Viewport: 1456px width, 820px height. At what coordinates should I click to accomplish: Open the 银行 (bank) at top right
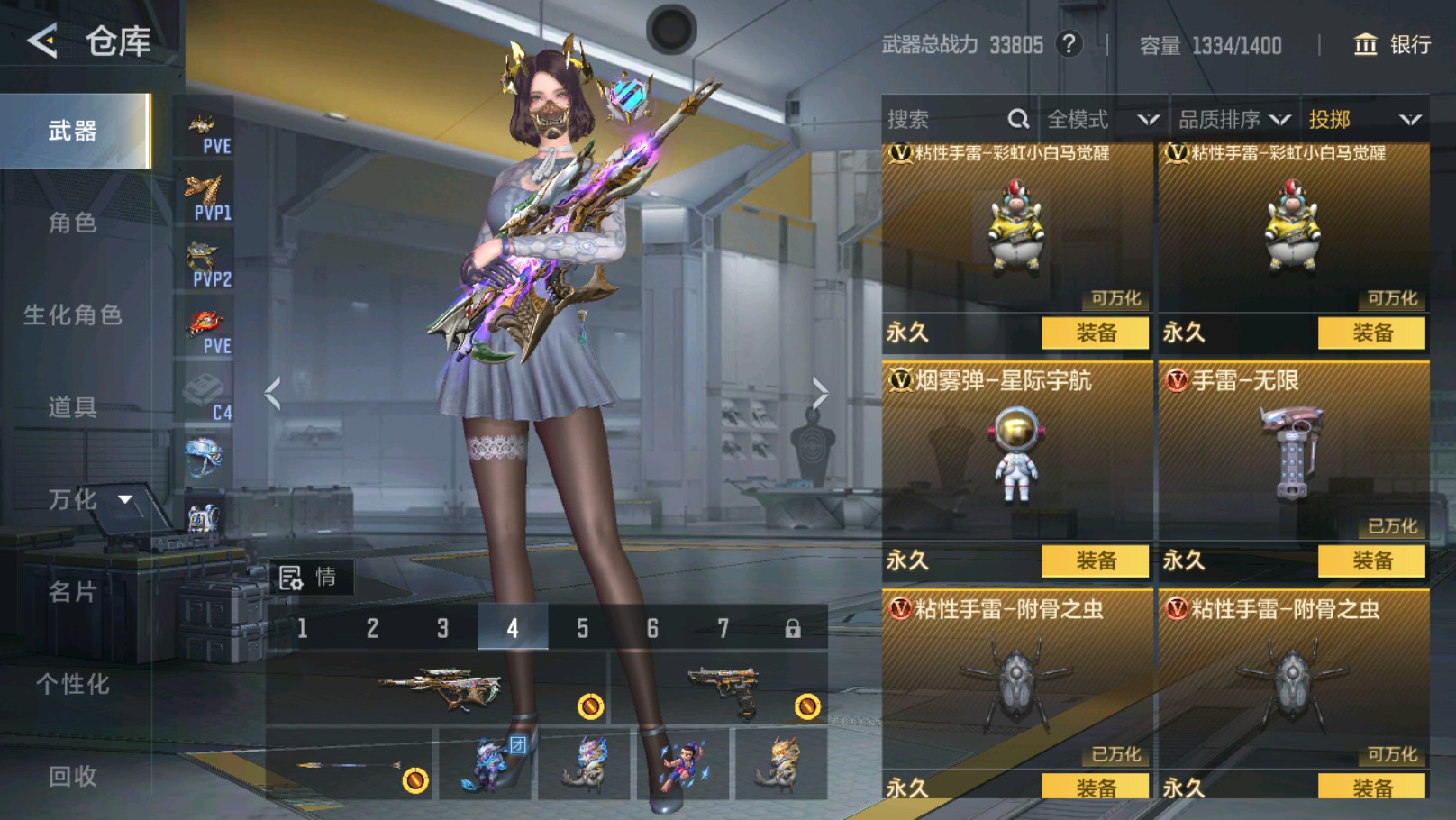pos(1393,43)
